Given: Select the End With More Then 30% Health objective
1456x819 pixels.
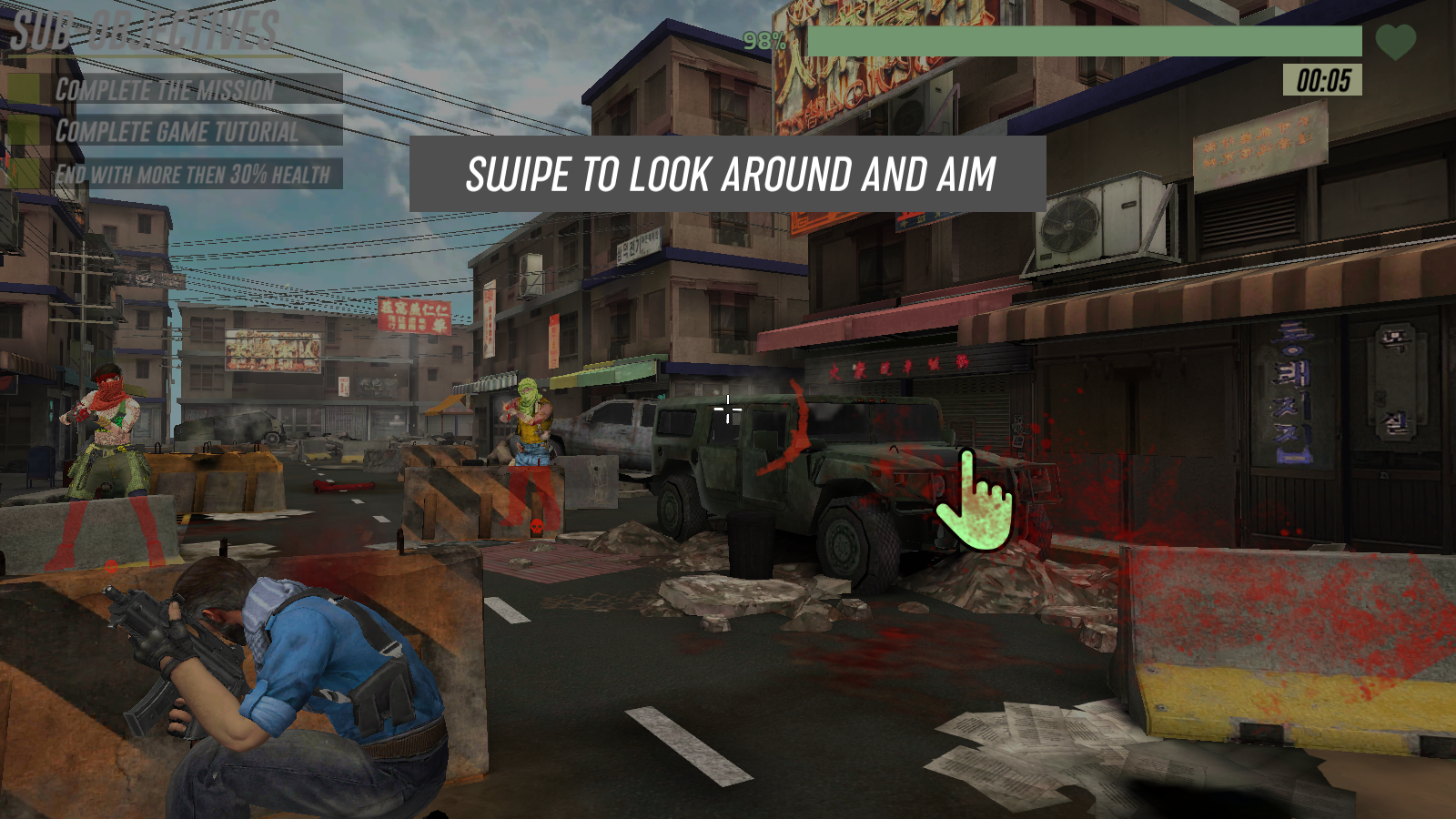Looking at the screenshot, I should tap(173, 174).
